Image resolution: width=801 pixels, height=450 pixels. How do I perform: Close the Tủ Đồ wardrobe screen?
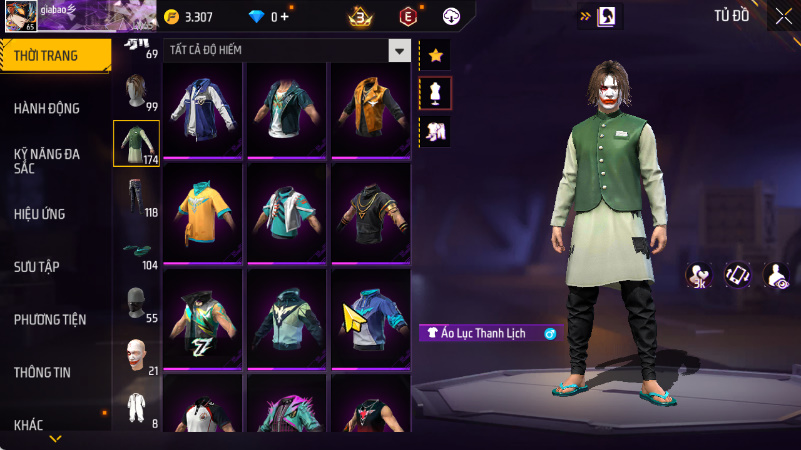tap(782, 16)
